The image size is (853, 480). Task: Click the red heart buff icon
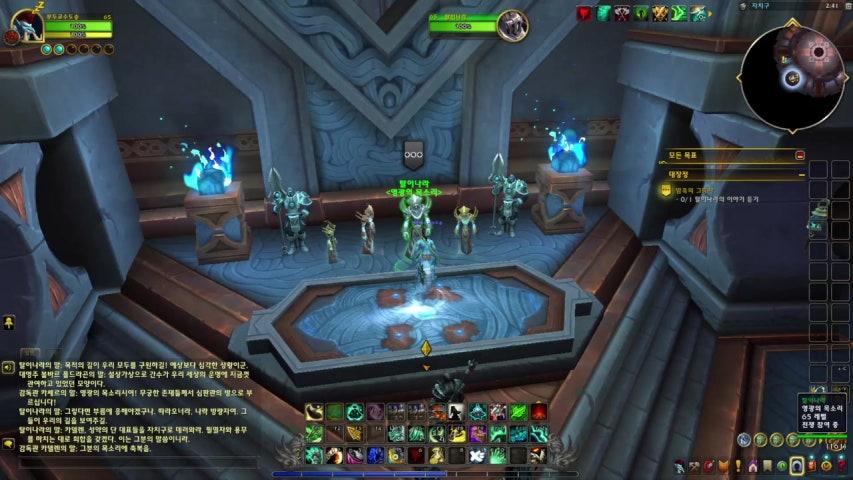584,13
